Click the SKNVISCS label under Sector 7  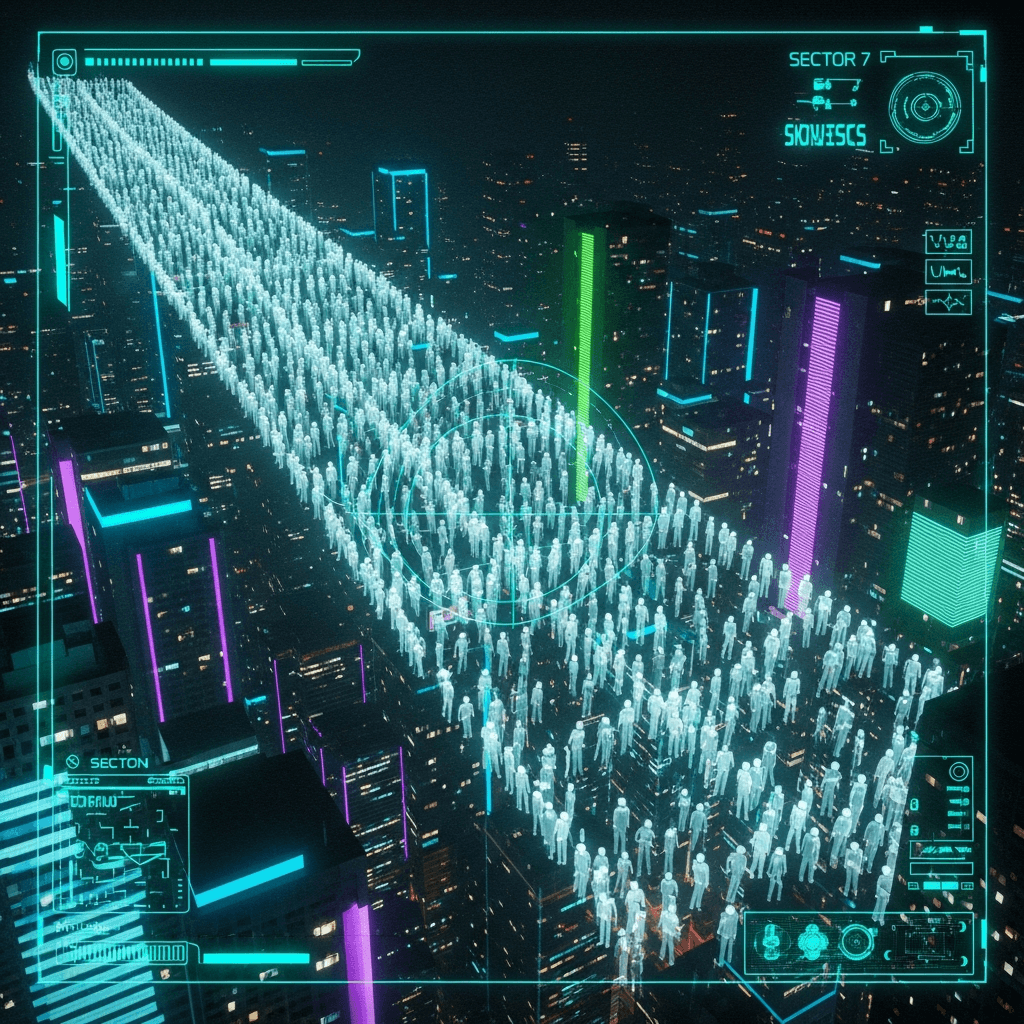click(x=826, y=137)
